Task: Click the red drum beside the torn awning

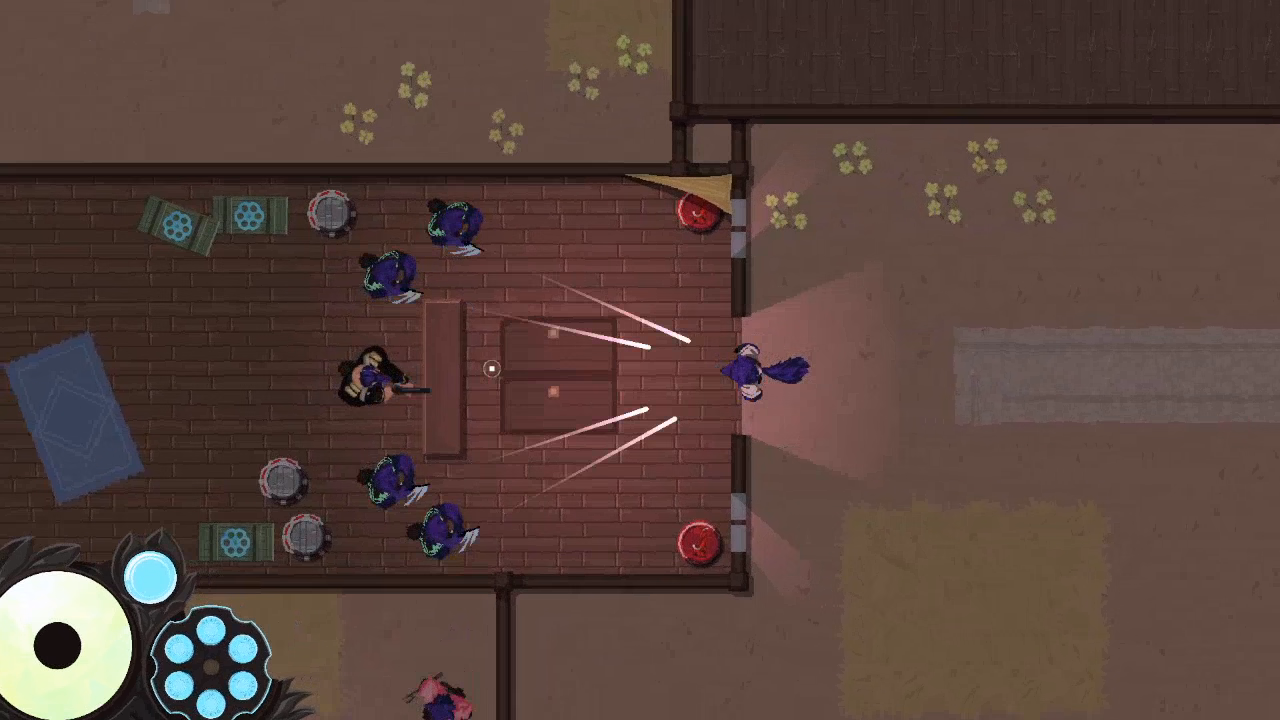Action: (x=697, y=212)
